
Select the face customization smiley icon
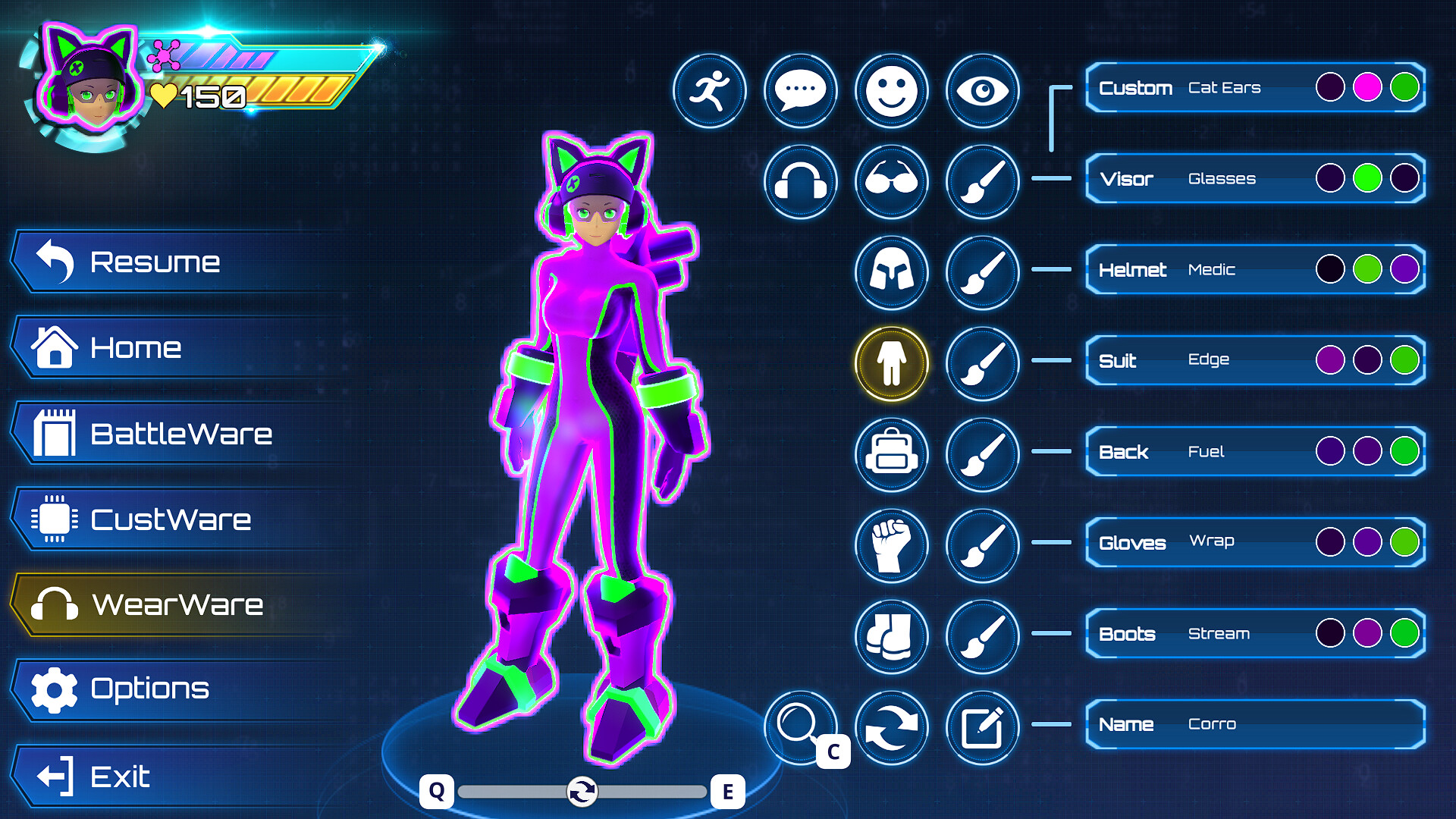point(891,90)
